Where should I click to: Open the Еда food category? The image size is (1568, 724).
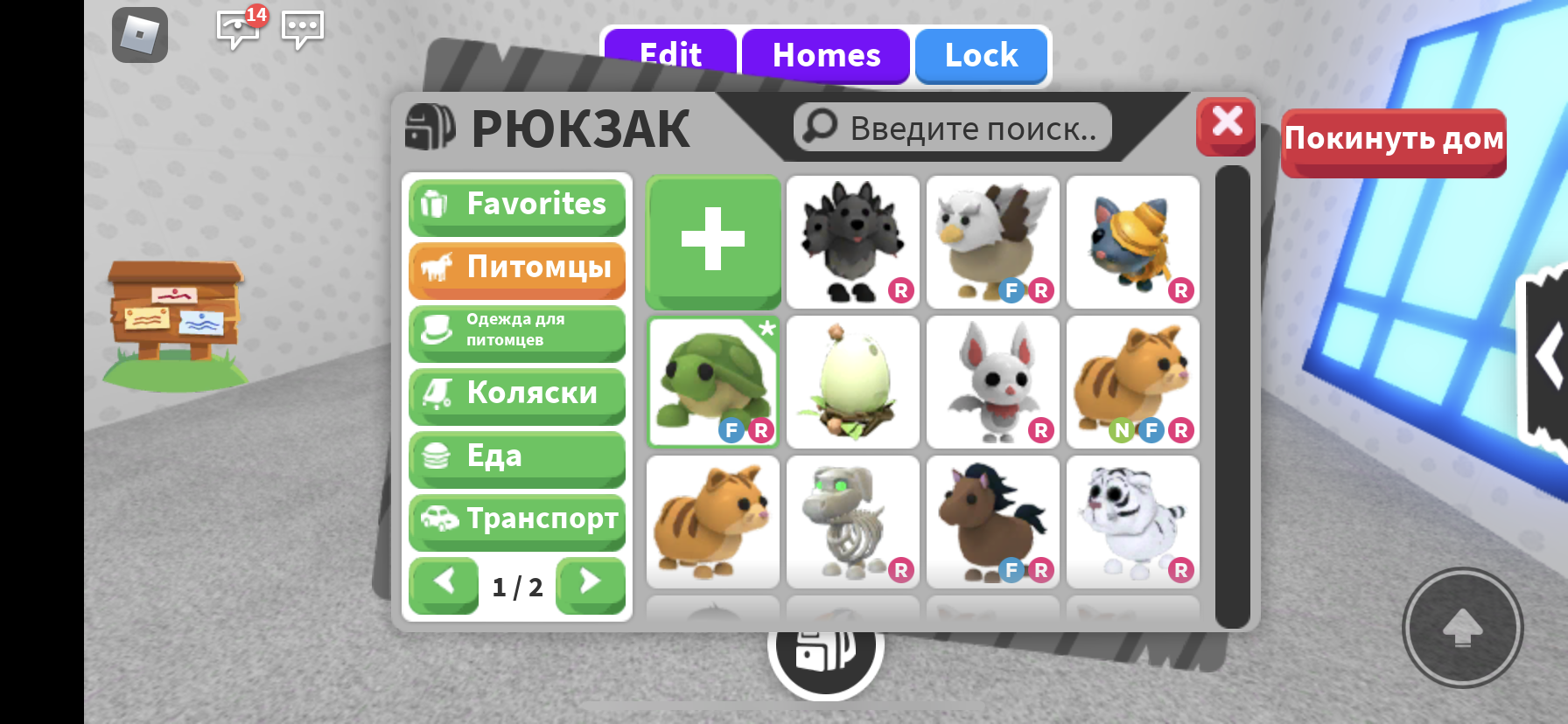pos(516,458)
